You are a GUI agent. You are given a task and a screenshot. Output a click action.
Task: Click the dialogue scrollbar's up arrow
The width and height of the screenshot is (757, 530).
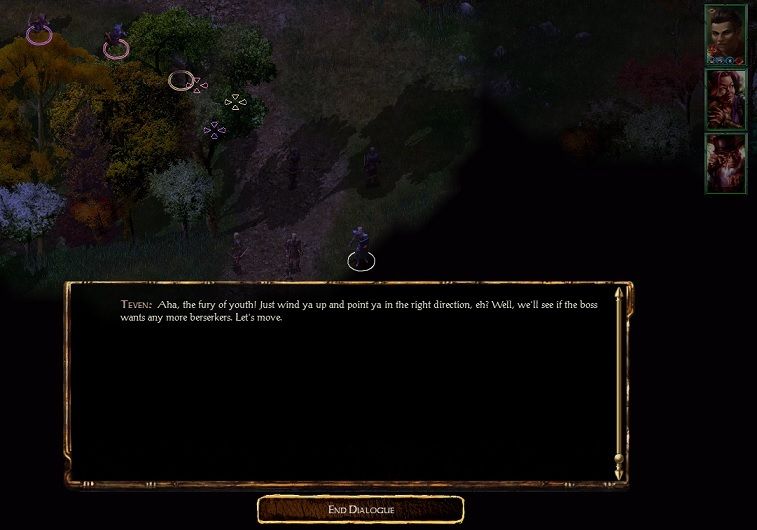click(x=619, y=295)
